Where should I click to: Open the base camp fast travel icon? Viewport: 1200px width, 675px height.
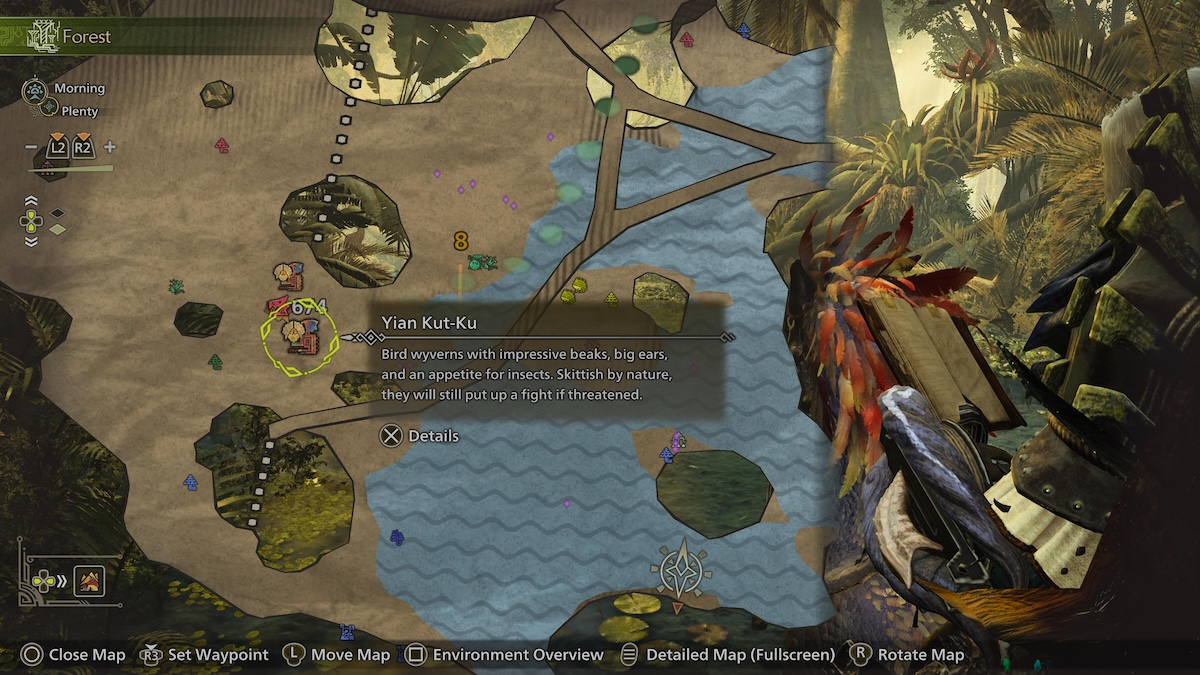(89, 580)
